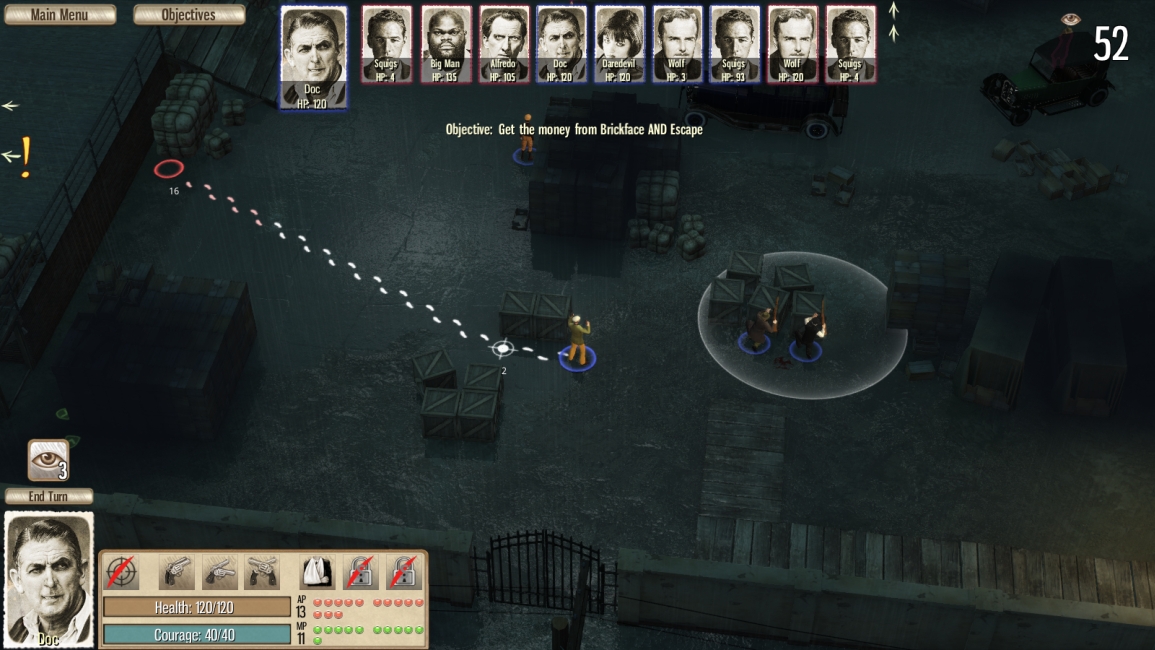1155x650 pixels.
Task: Select the crossed-out crosshair action icon
Action: click(122, 572)
